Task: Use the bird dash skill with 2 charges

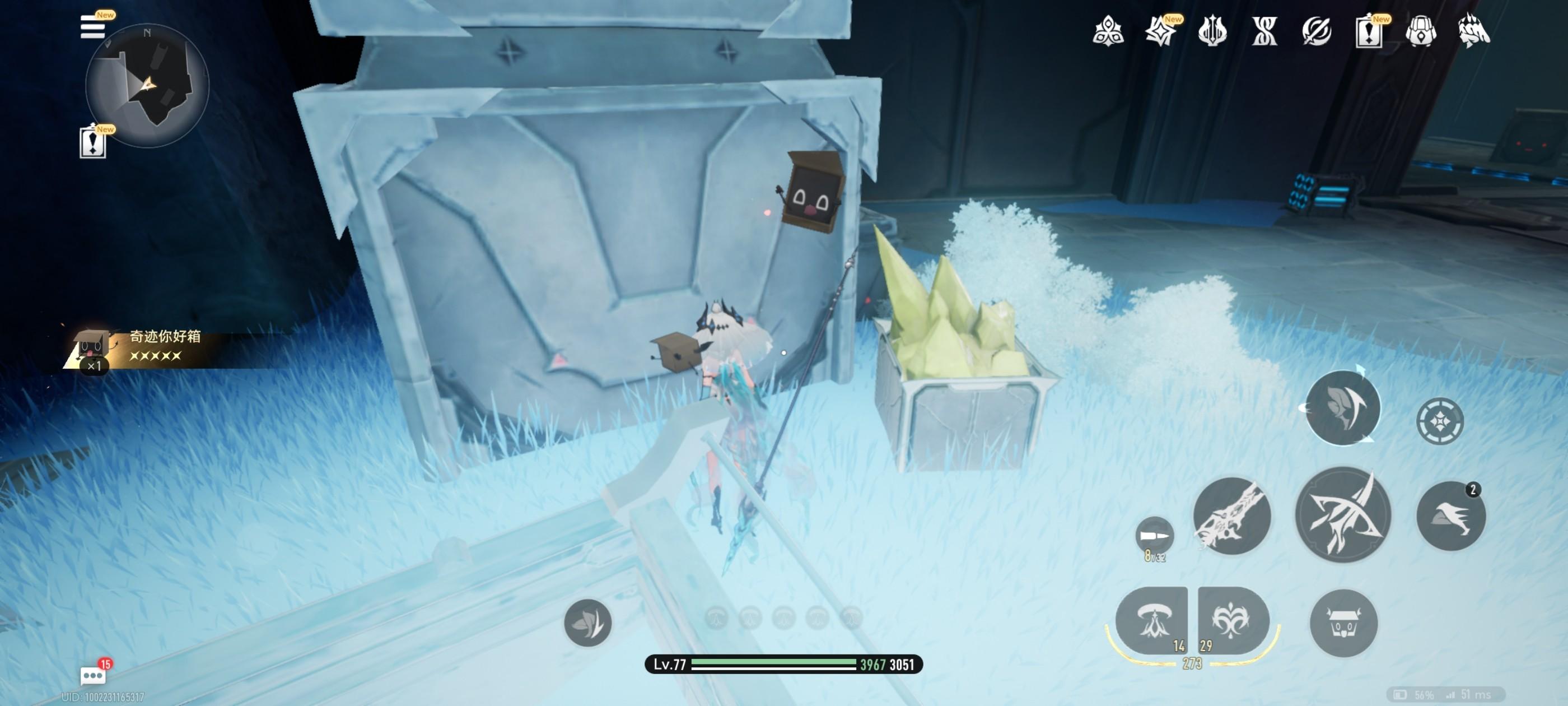Action: [x=1451, y=517]
